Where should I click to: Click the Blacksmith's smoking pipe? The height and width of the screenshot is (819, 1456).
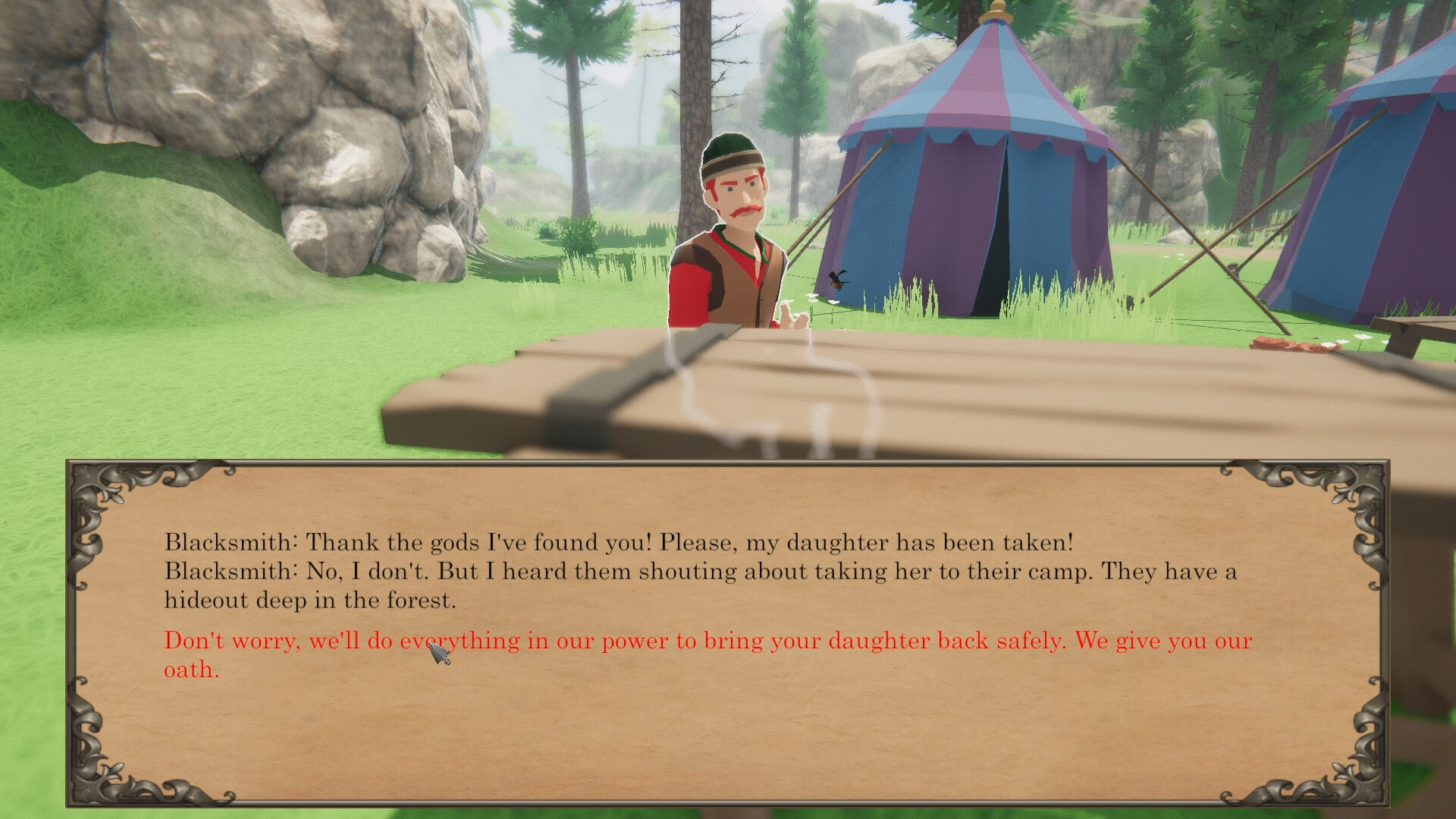pyautogui.click(x=795, y=318)
